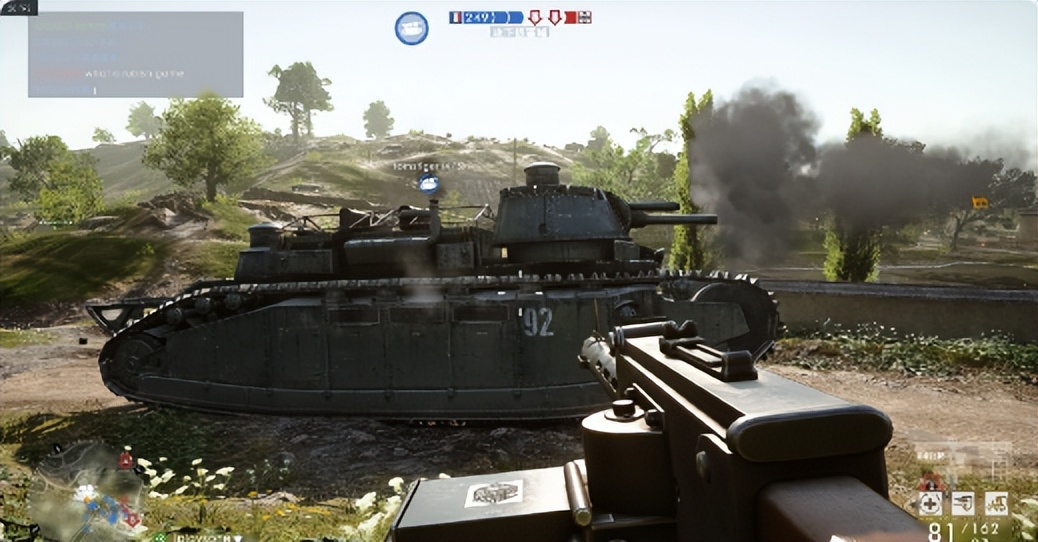The width and height of the screenshot is (1038, 542).
Task: Select the rightmost gadget icon
Action: (996, 503)
